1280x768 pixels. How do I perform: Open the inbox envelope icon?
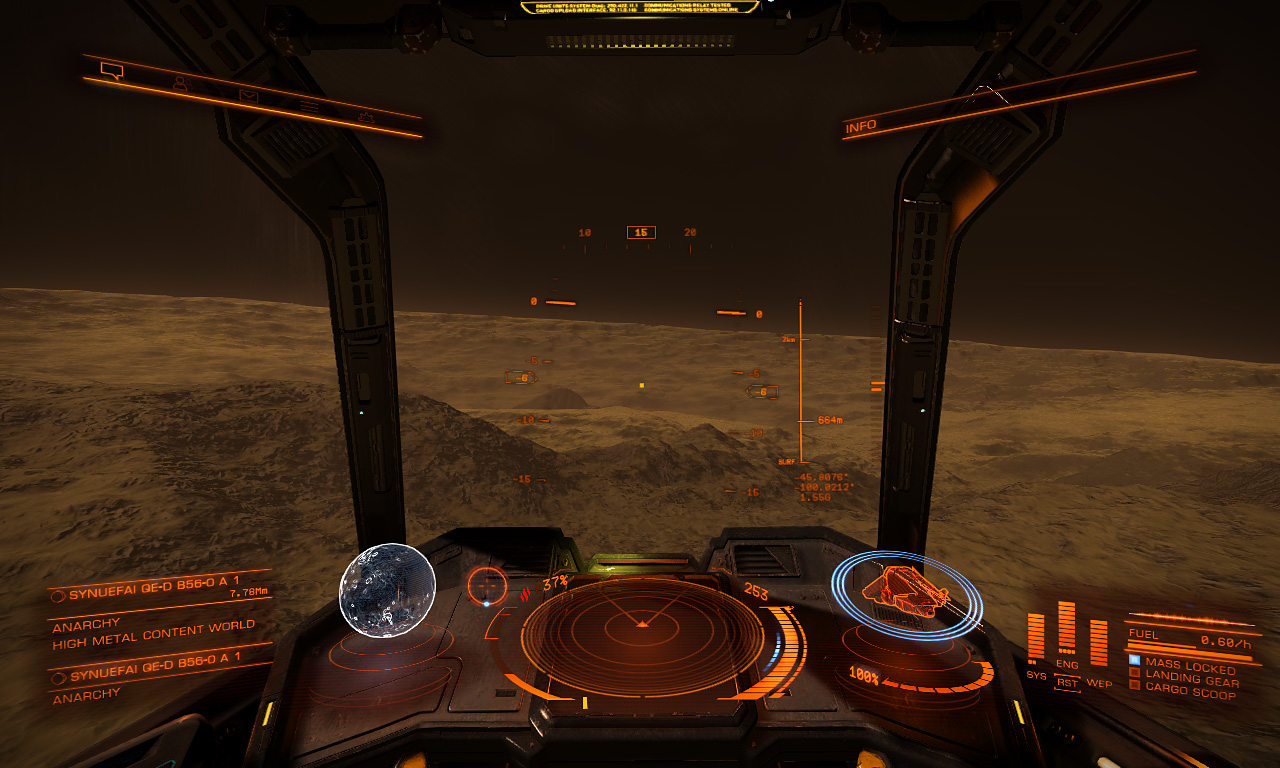tap(248, 96)
